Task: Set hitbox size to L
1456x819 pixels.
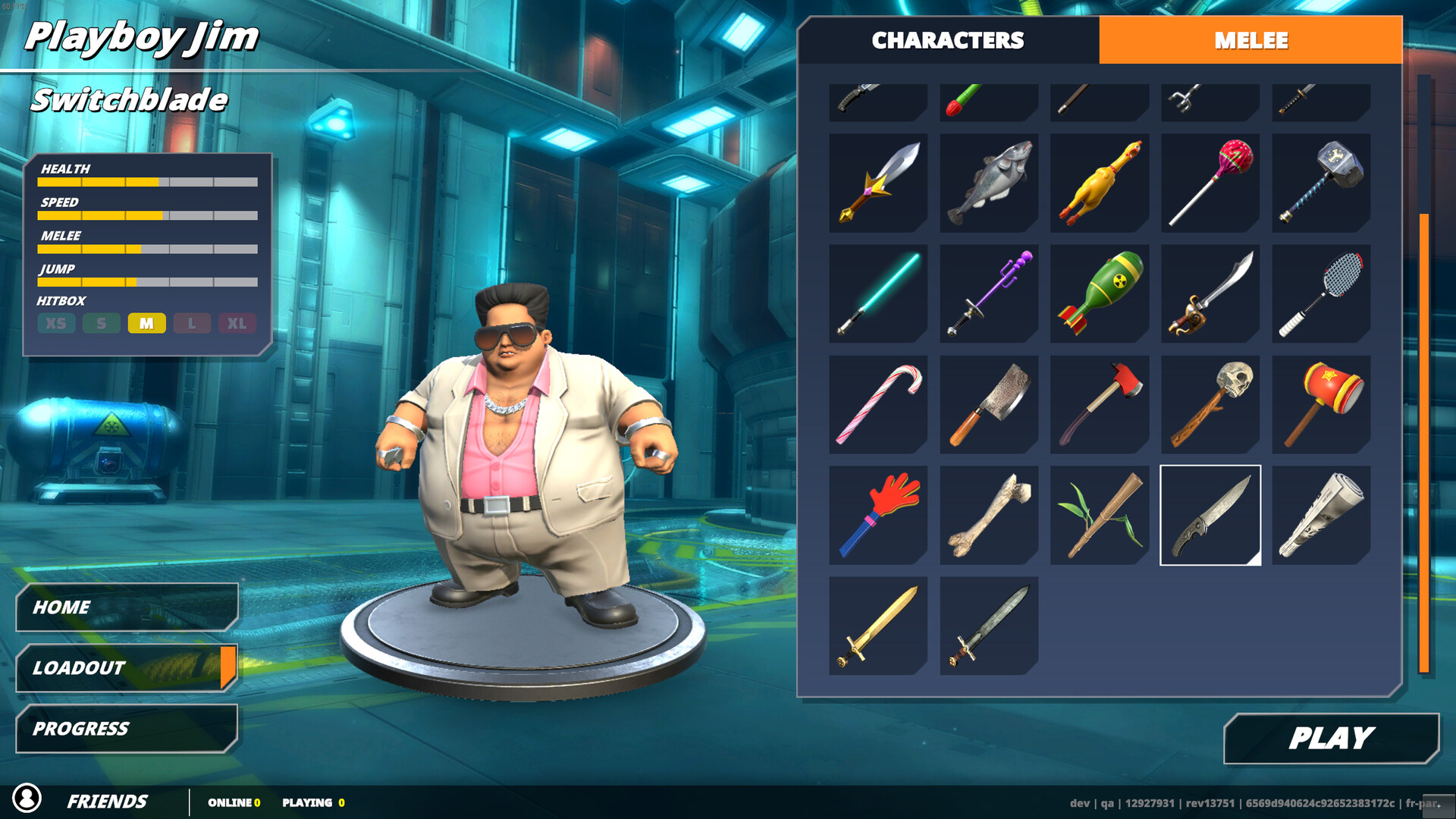Action: click(x=193, y=323)
